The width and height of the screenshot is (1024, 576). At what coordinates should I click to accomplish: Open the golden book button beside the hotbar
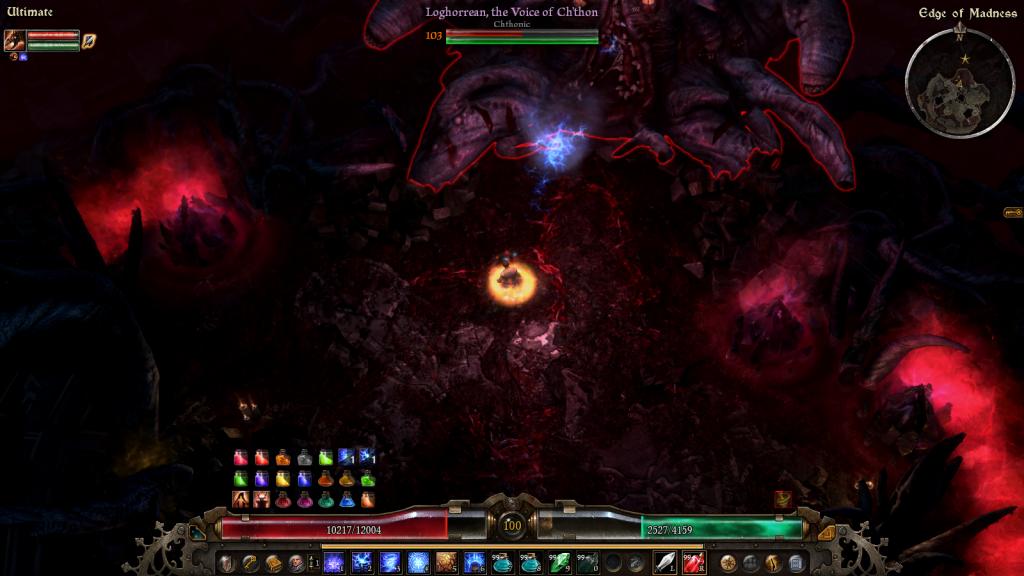point(273,563)
